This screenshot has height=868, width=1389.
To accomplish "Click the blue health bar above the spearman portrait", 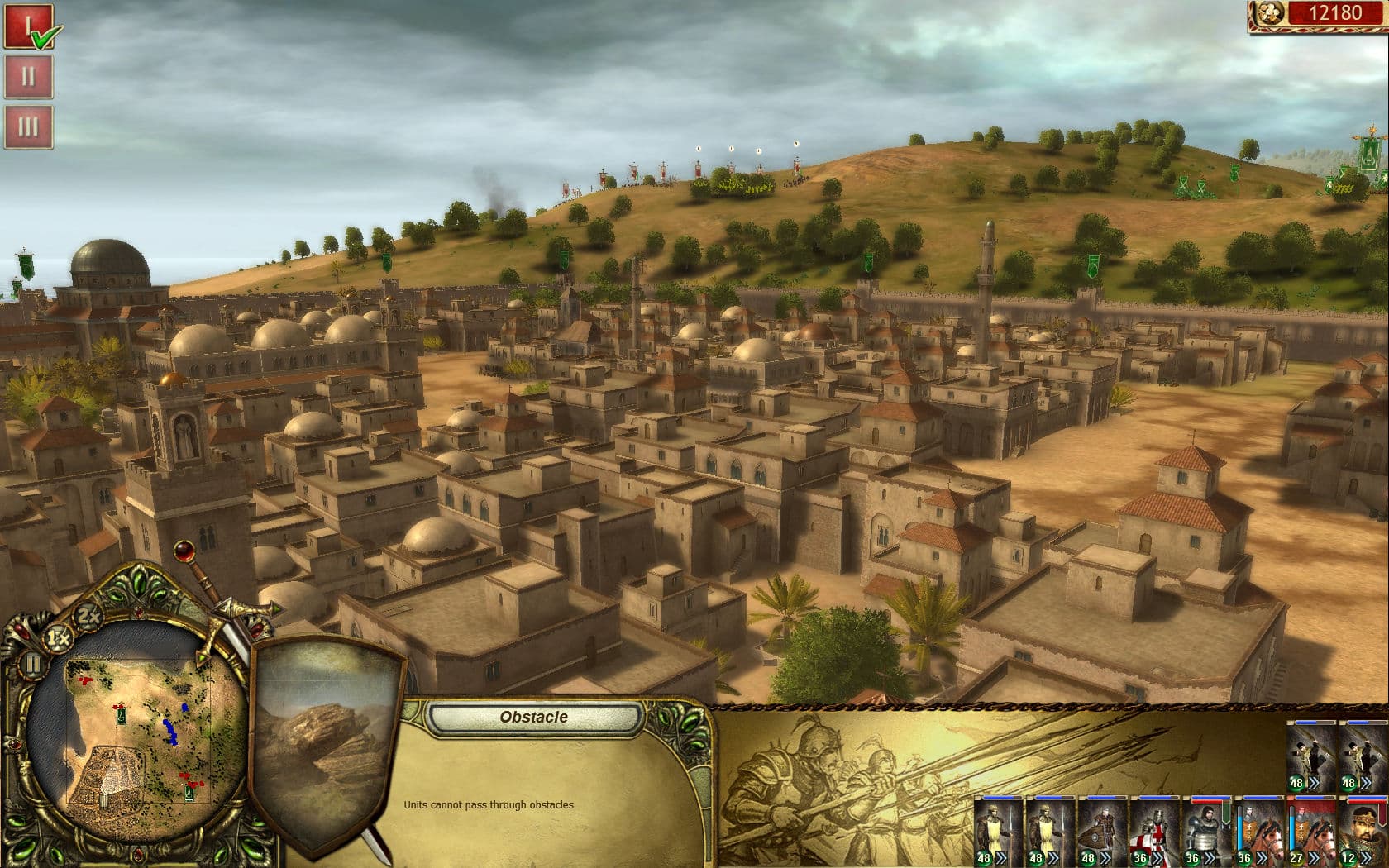I will (x=1000, y=798).
